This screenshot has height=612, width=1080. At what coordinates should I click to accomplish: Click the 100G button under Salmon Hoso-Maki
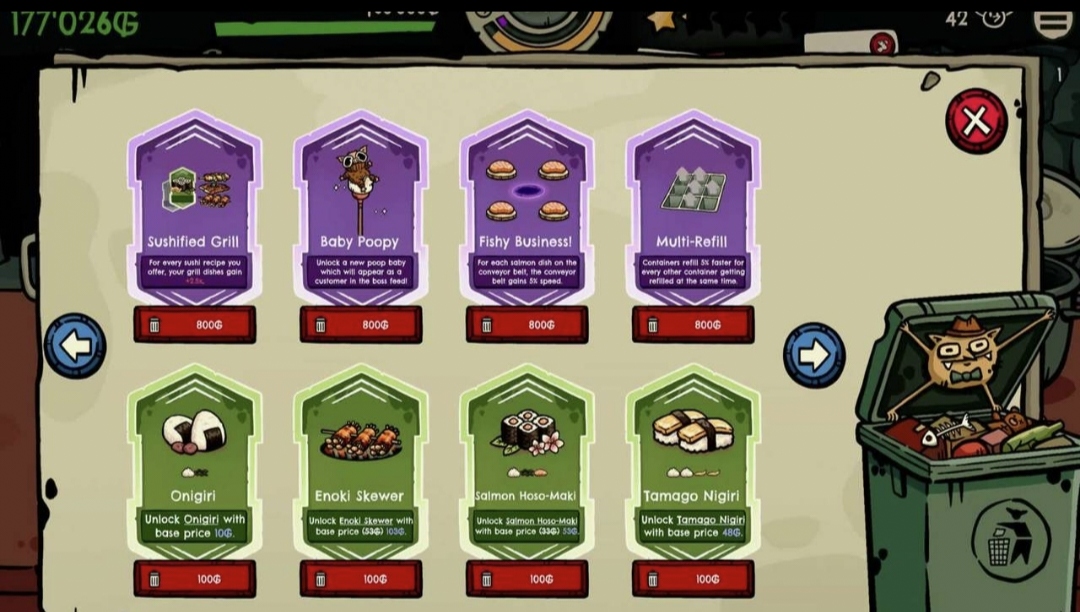pos(527,578)
